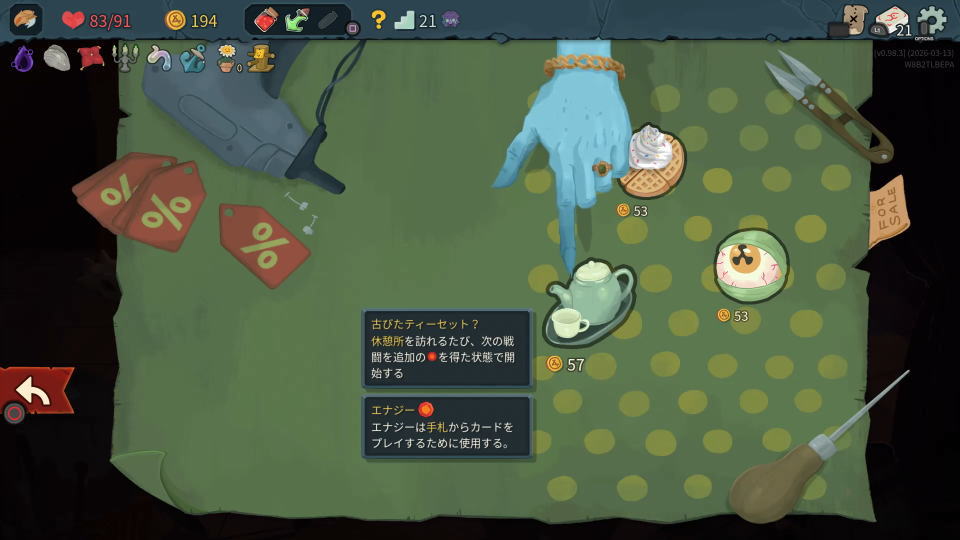Image resolution: width=960 pixels, height=540 pixels.
Task: Inspect the candelabra relic
Action: (x=125, y=59)
